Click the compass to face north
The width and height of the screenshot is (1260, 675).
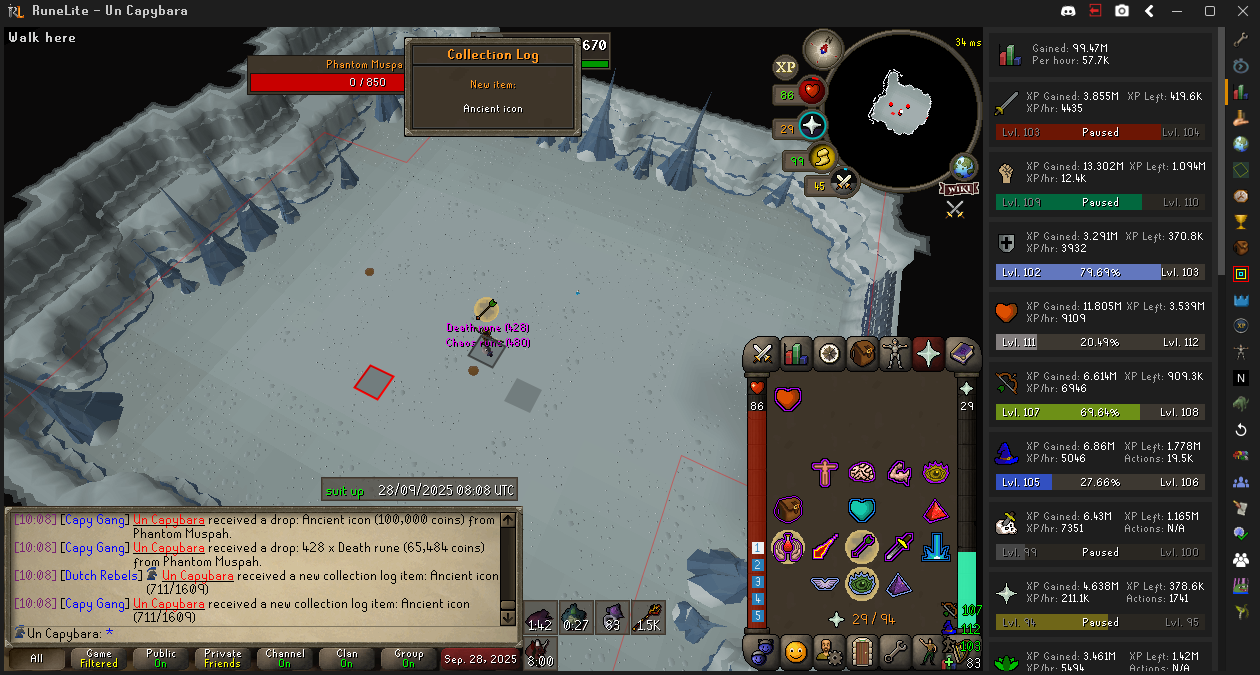[x=823, y=48]
